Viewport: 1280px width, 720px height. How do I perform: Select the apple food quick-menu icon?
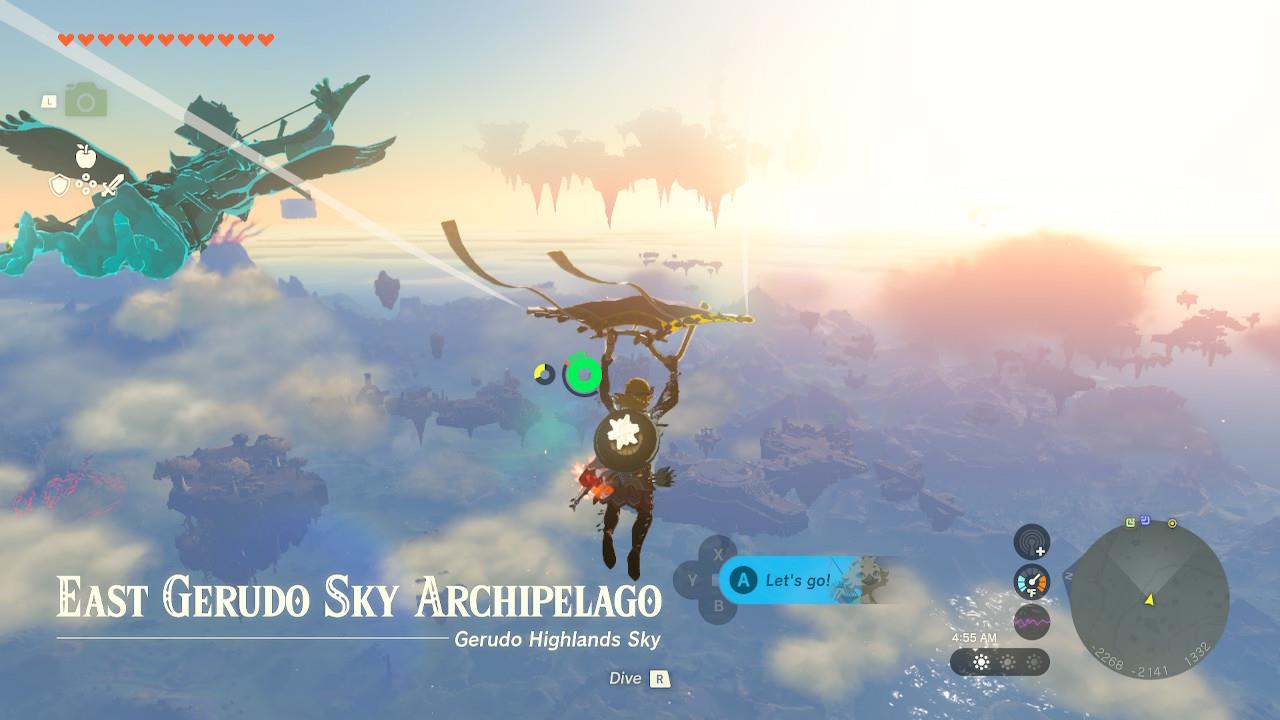coord(85,155)
